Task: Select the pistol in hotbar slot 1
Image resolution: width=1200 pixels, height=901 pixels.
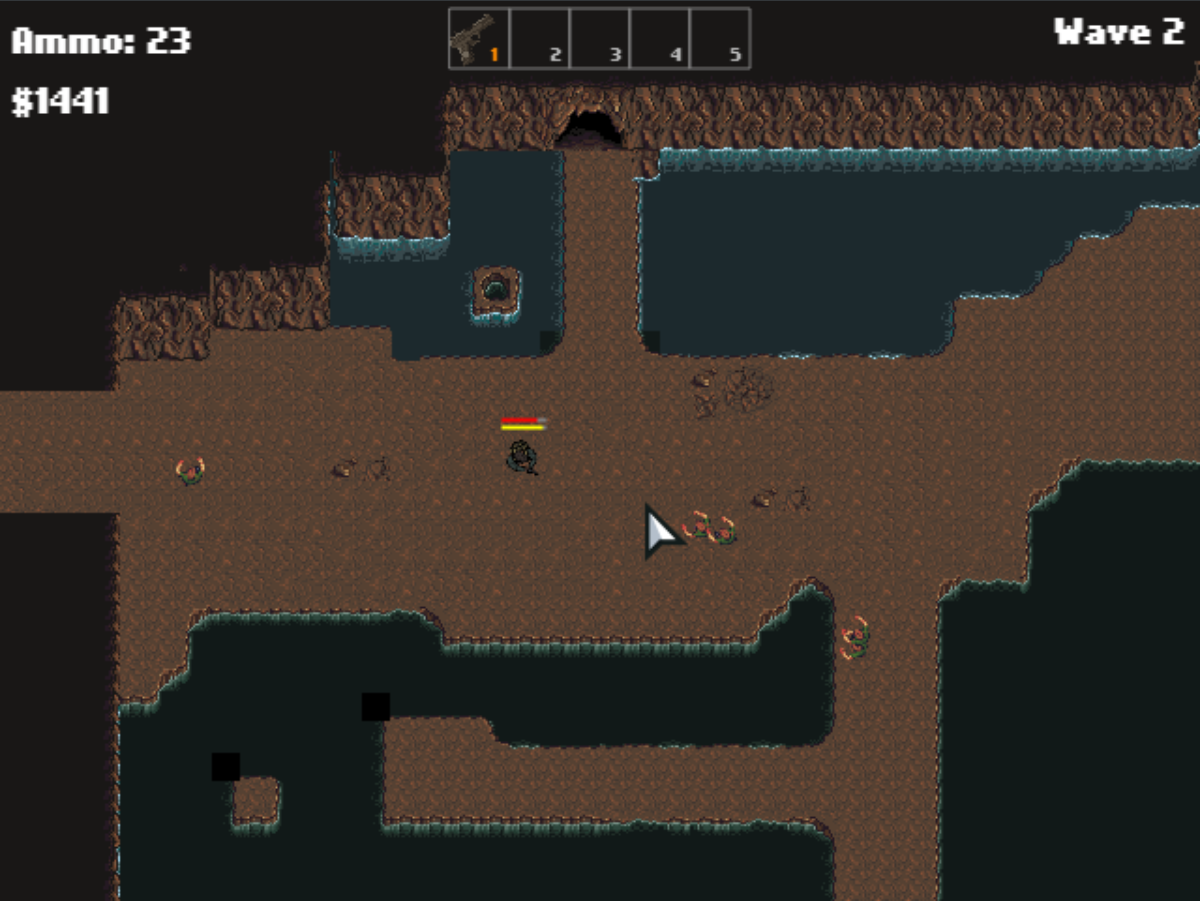Action: 479,39
